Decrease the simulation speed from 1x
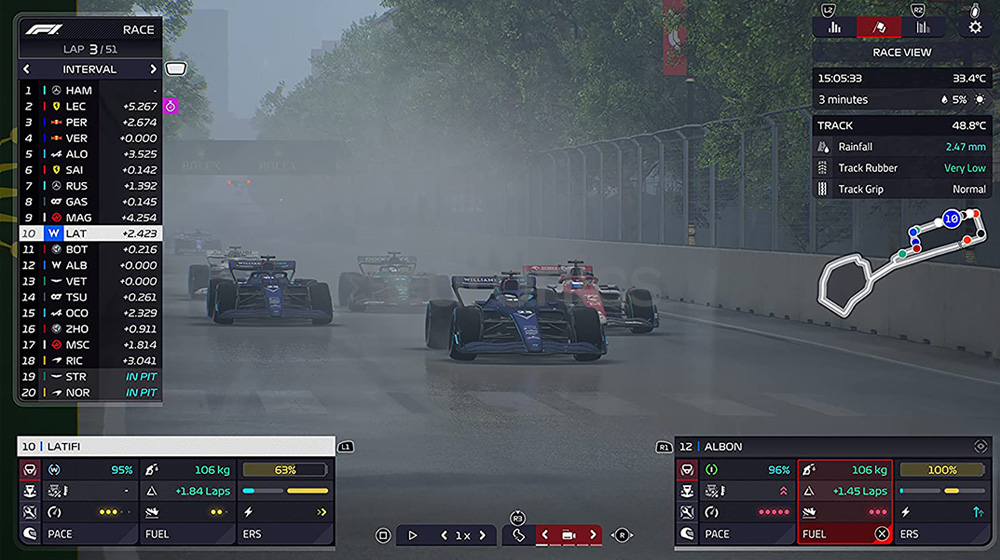Viewport: 1000px width, 560px height. (x=445, y=535)
